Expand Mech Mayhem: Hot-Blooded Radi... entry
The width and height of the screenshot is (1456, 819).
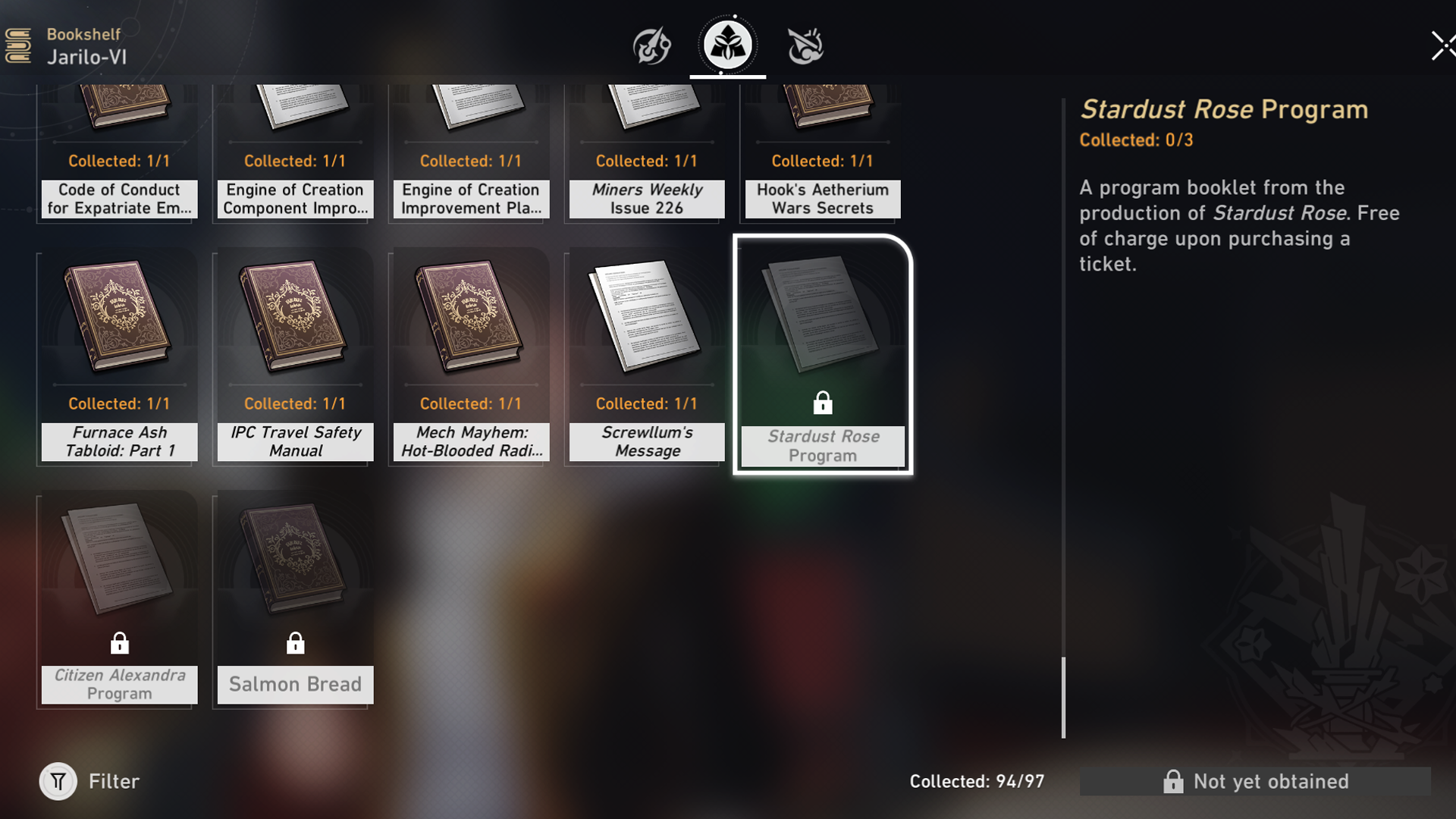pos(469,356)
